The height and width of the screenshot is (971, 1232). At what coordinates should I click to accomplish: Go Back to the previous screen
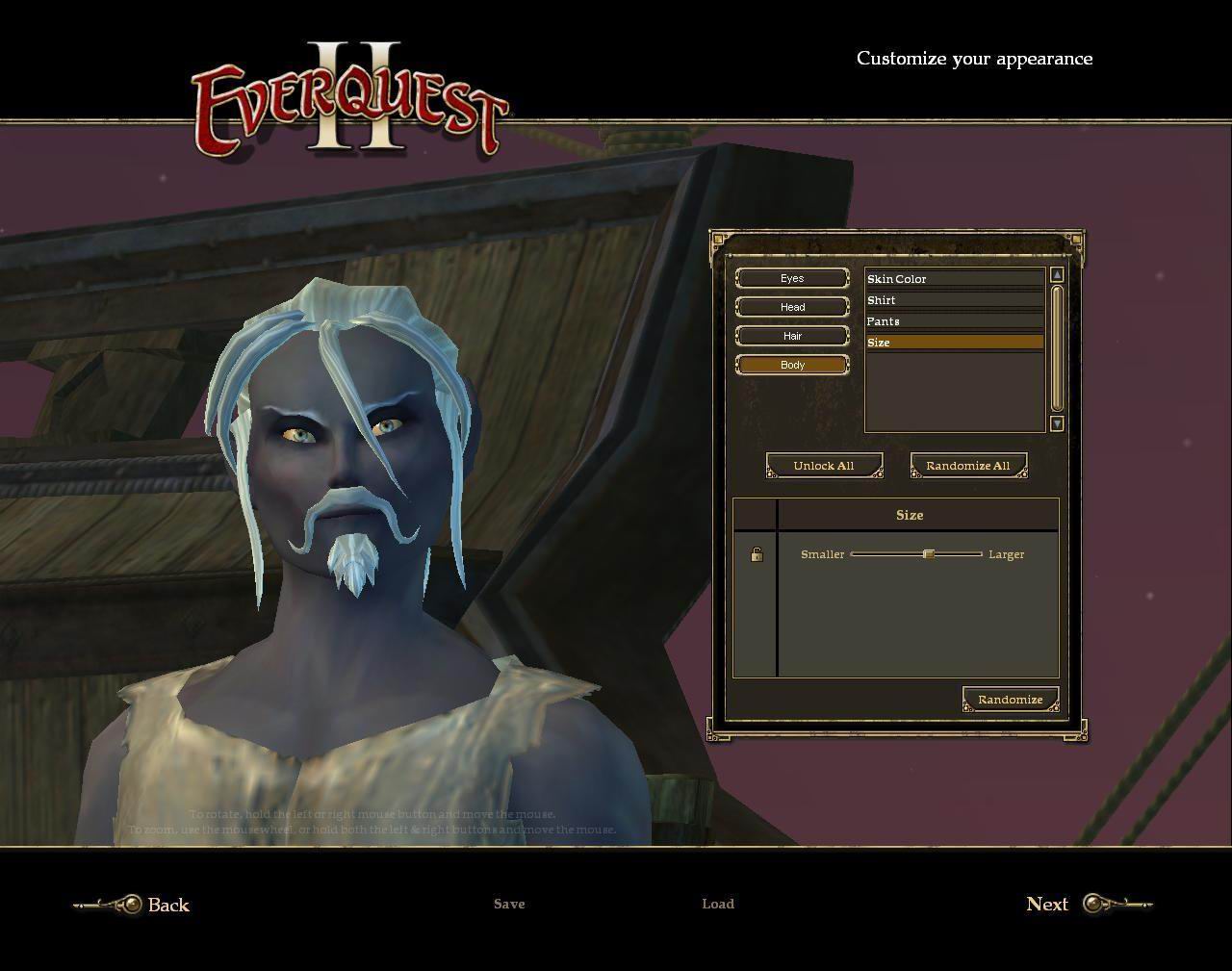[x=167, y=905]
